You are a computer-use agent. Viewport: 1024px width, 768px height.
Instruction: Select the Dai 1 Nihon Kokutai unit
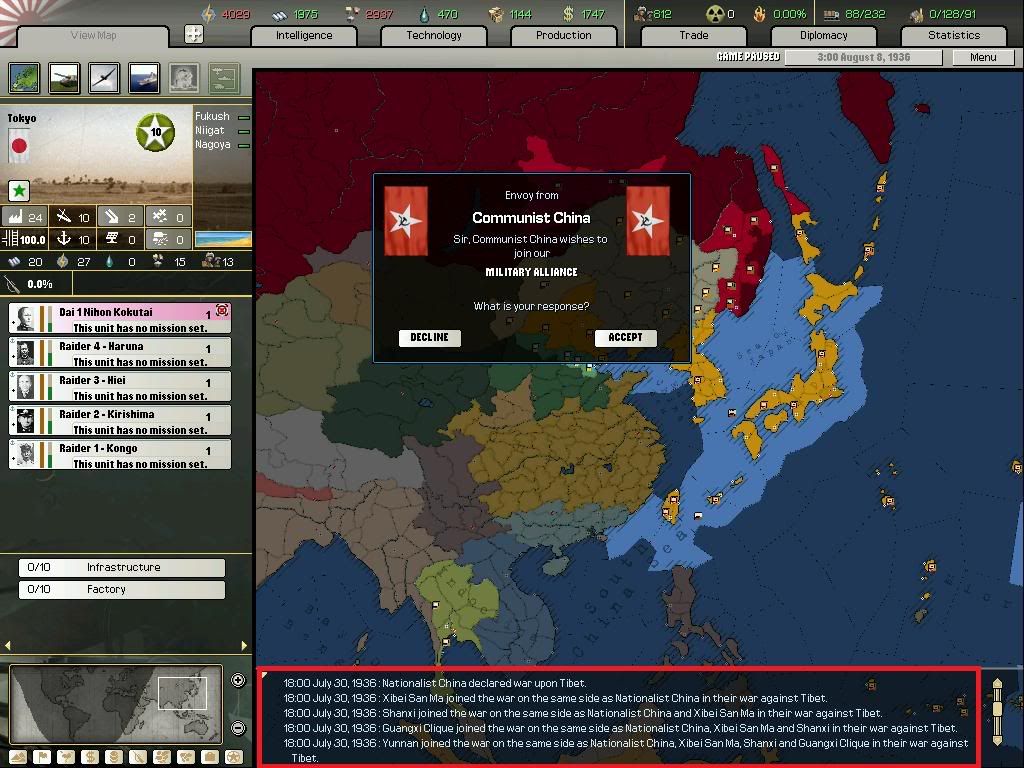120,318
